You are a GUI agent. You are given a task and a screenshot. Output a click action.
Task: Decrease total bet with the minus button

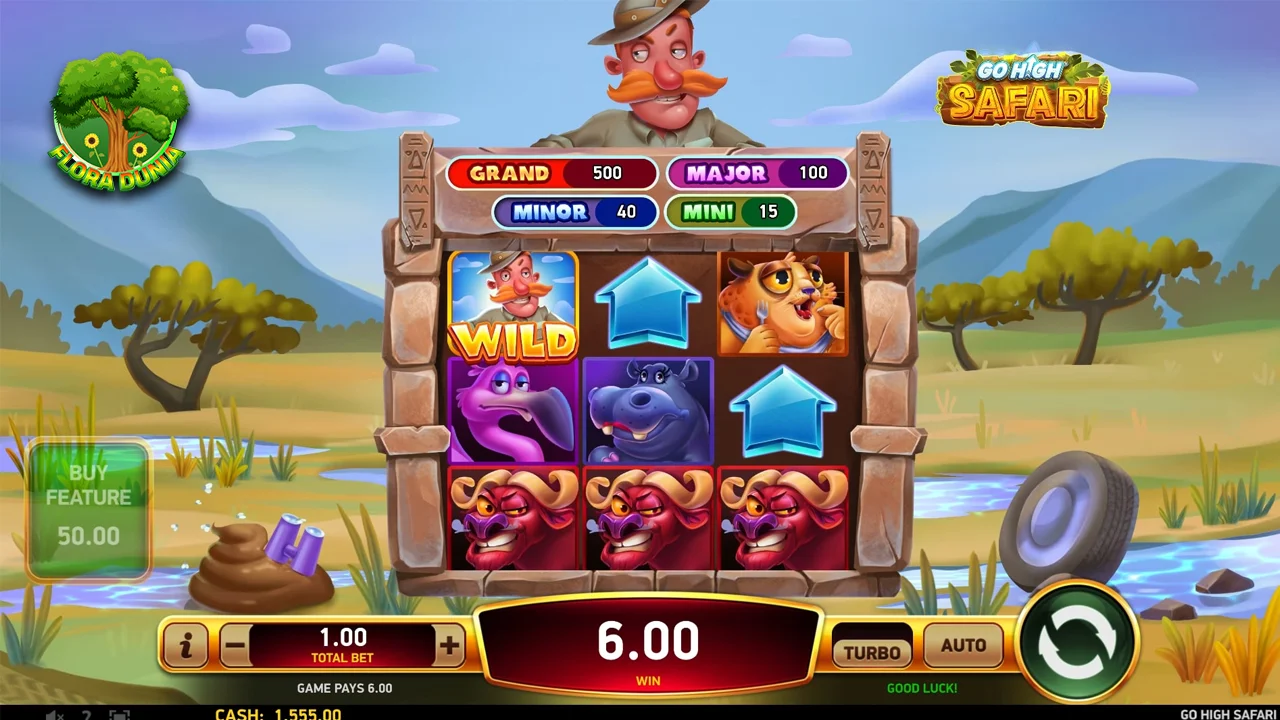click(x=235, y=646)
